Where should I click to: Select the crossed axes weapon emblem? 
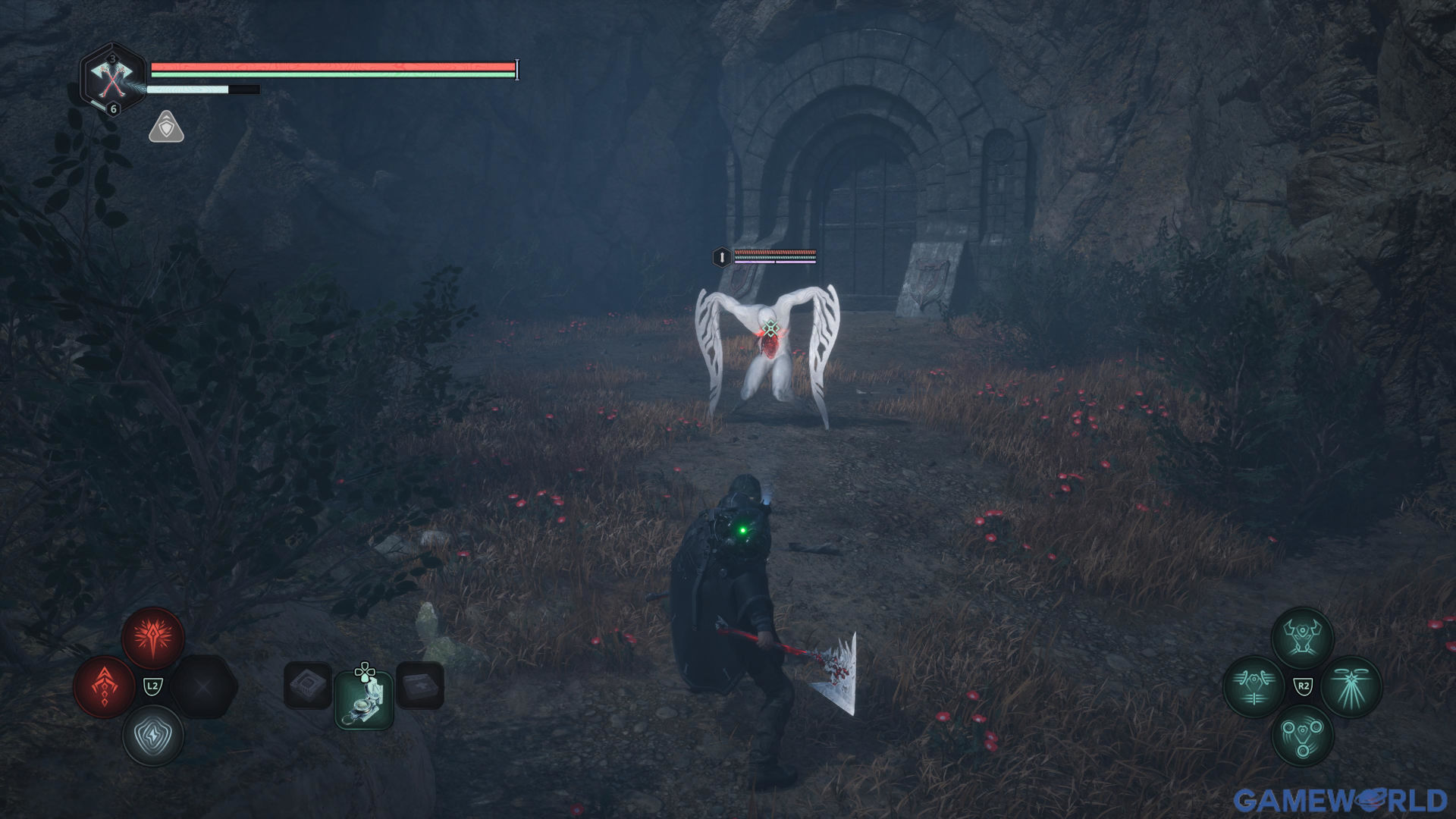click(112, 78)
